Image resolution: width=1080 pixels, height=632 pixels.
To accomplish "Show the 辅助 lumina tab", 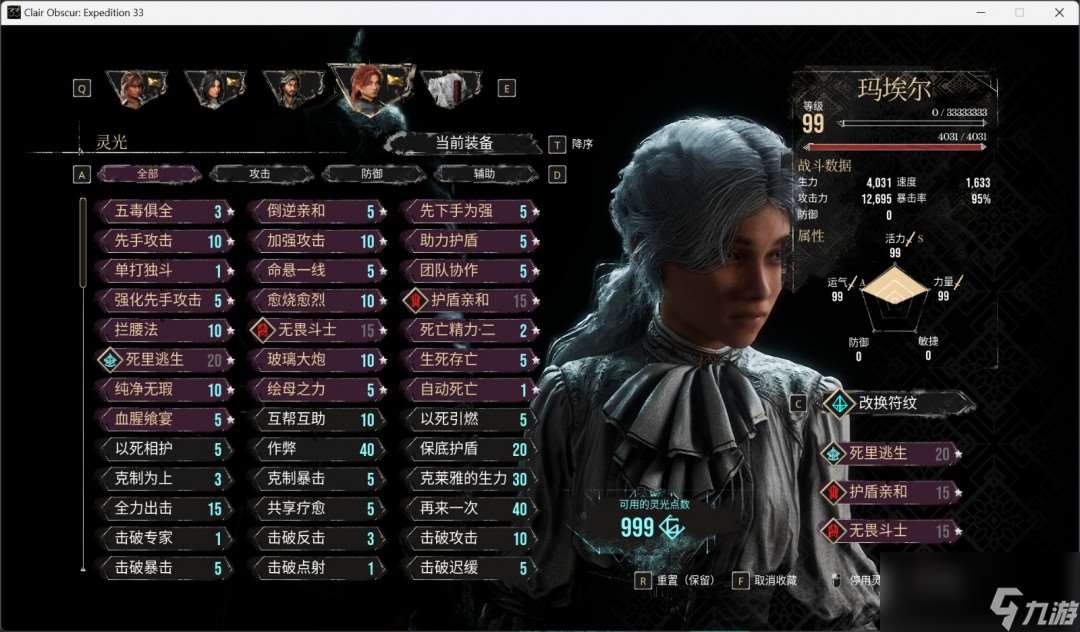I will [x=484, y=174].
